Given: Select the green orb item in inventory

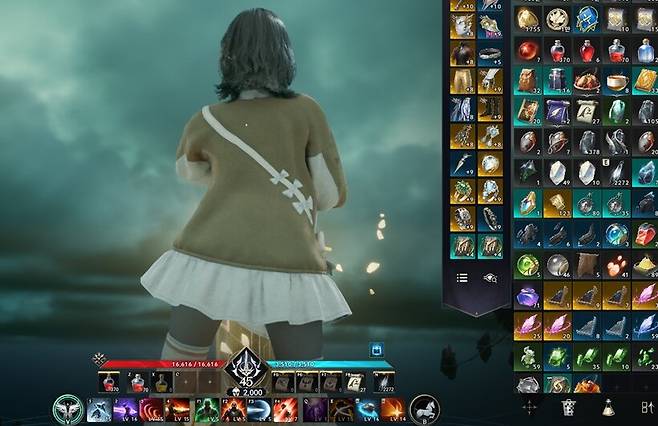Looking at the screenshot, I should pyautogui.click(x=527, y=266).
